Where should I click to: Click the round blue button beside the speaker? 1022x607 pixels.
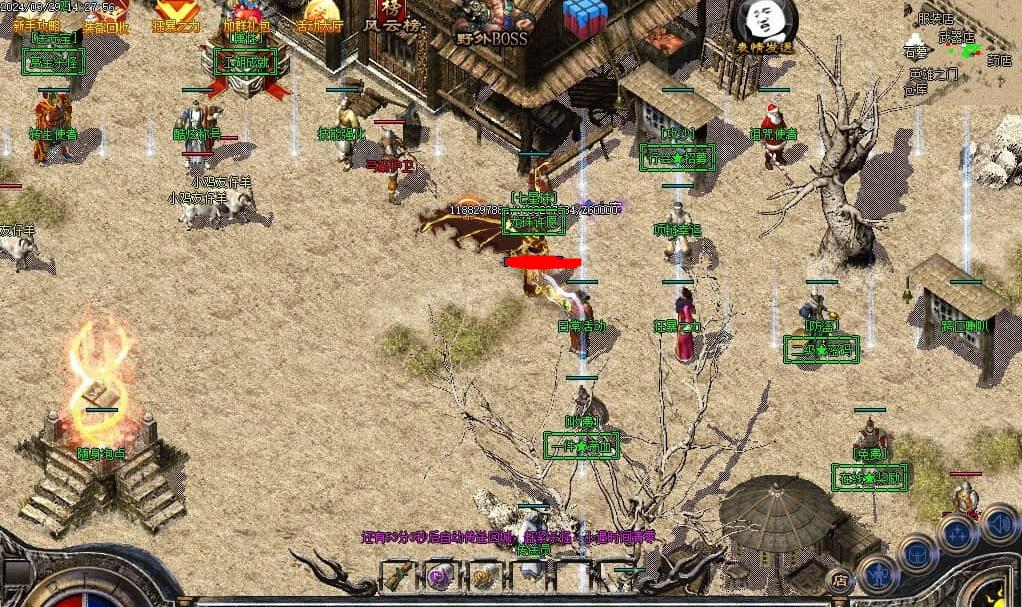point(958,532)
